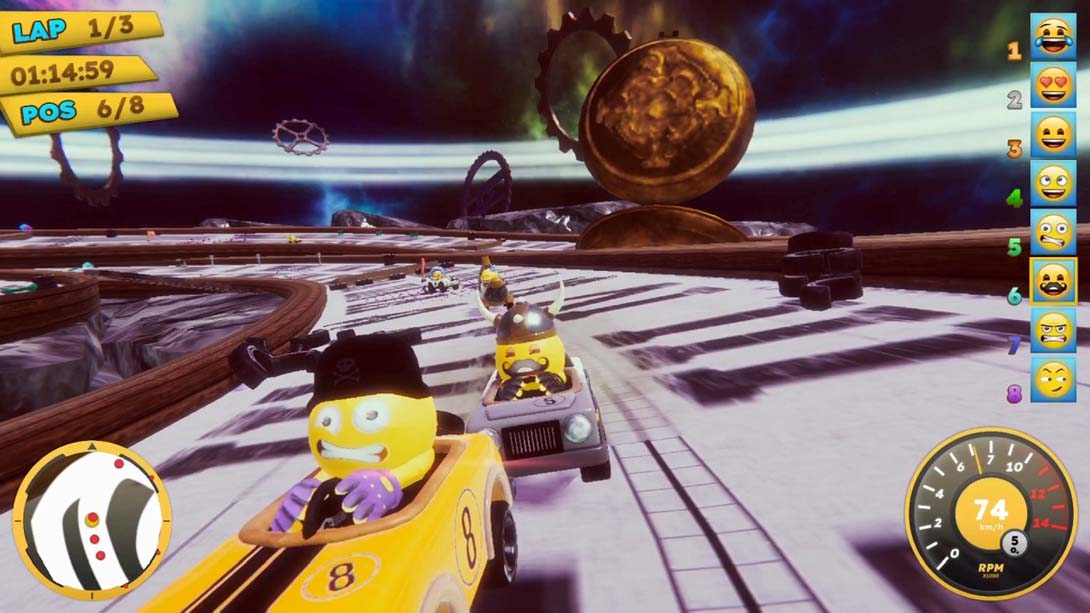Open the circular track minimap

point(92,520)
